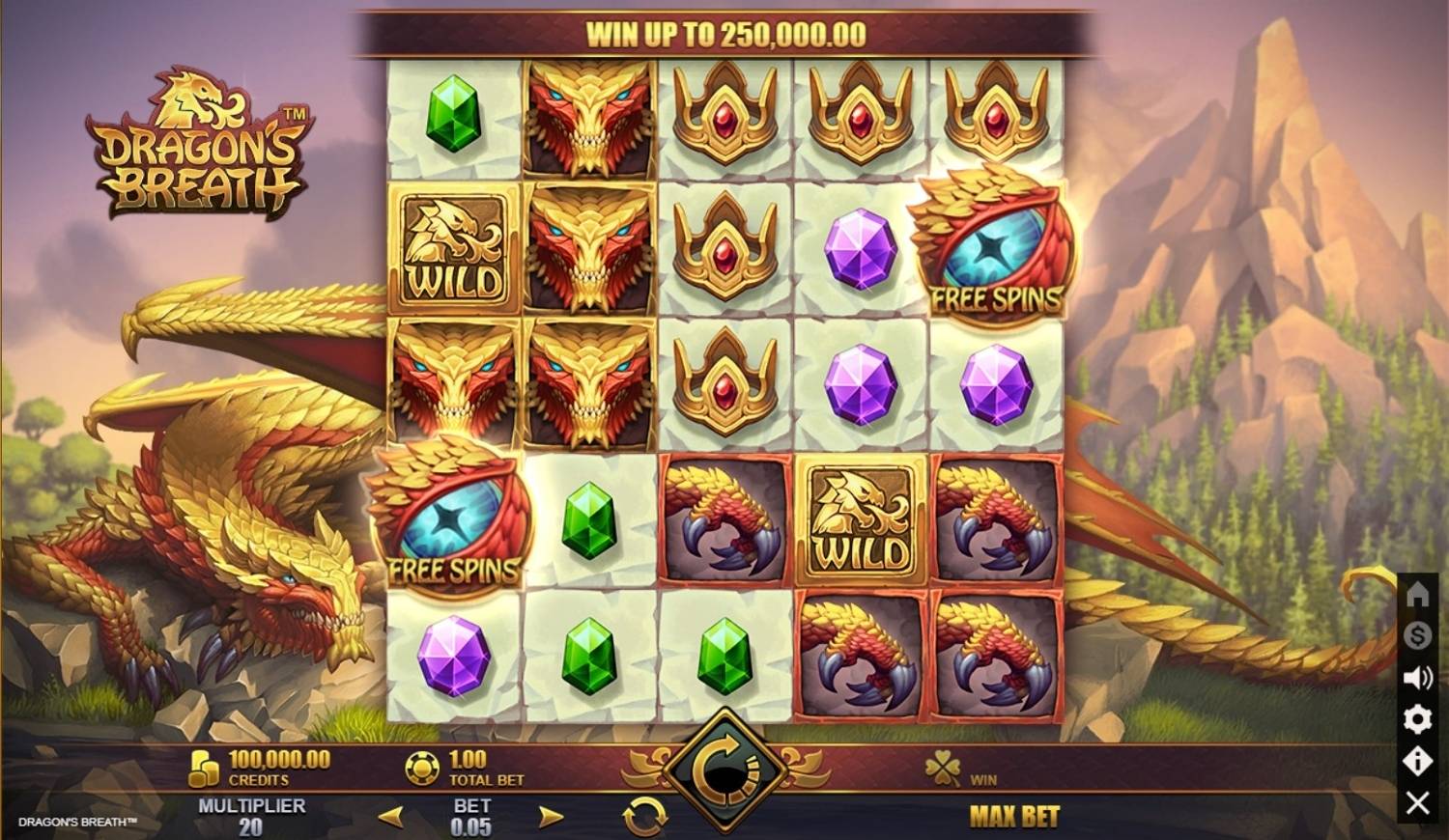This screenshot has height=840, width=1449.
Task: Activate the MAX BET button
Action: pos(1013,817)
